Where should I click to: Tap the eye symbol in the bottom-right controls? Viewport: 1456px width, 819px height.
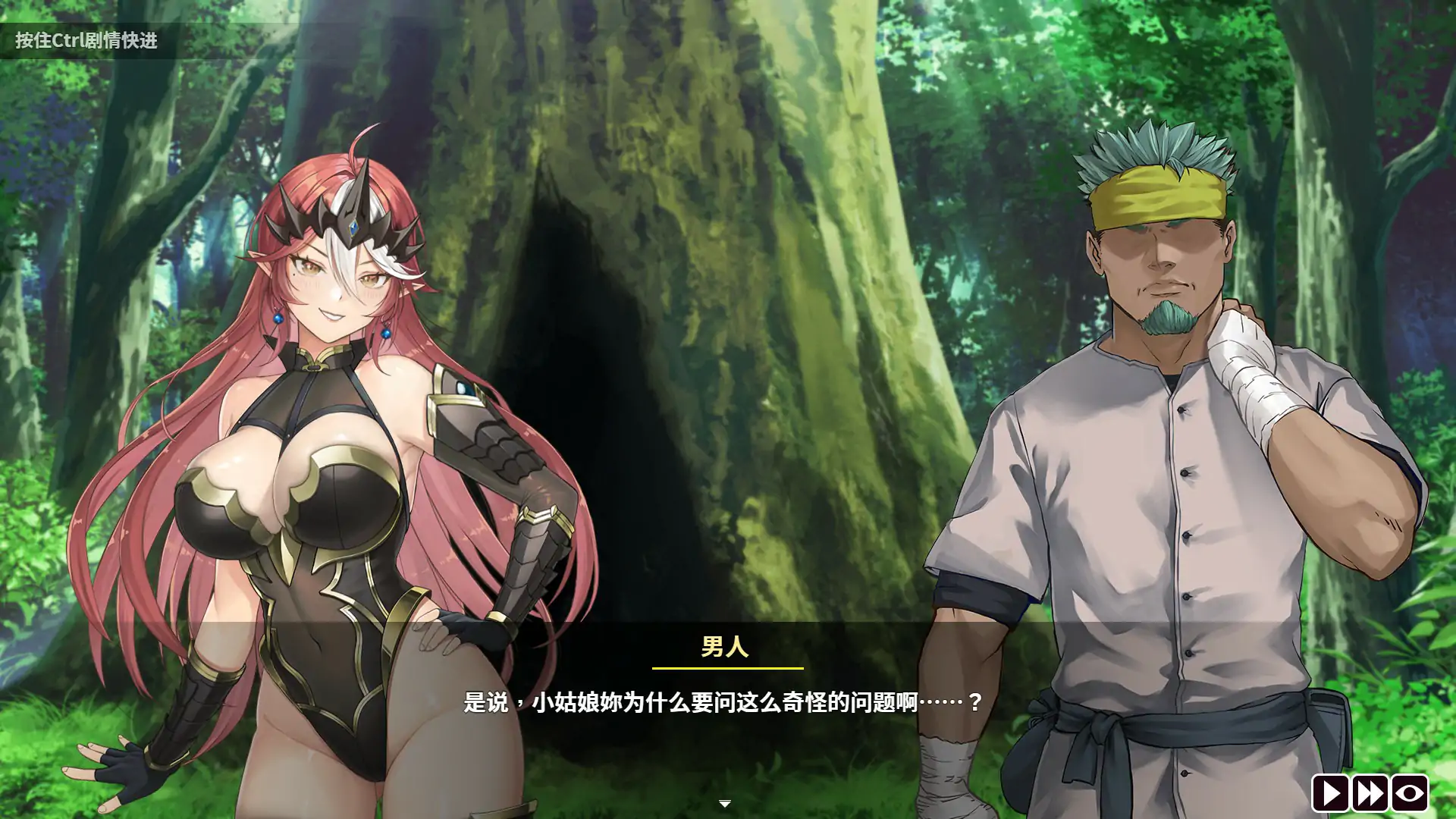pyautogui.click(x=1409, y=794)
